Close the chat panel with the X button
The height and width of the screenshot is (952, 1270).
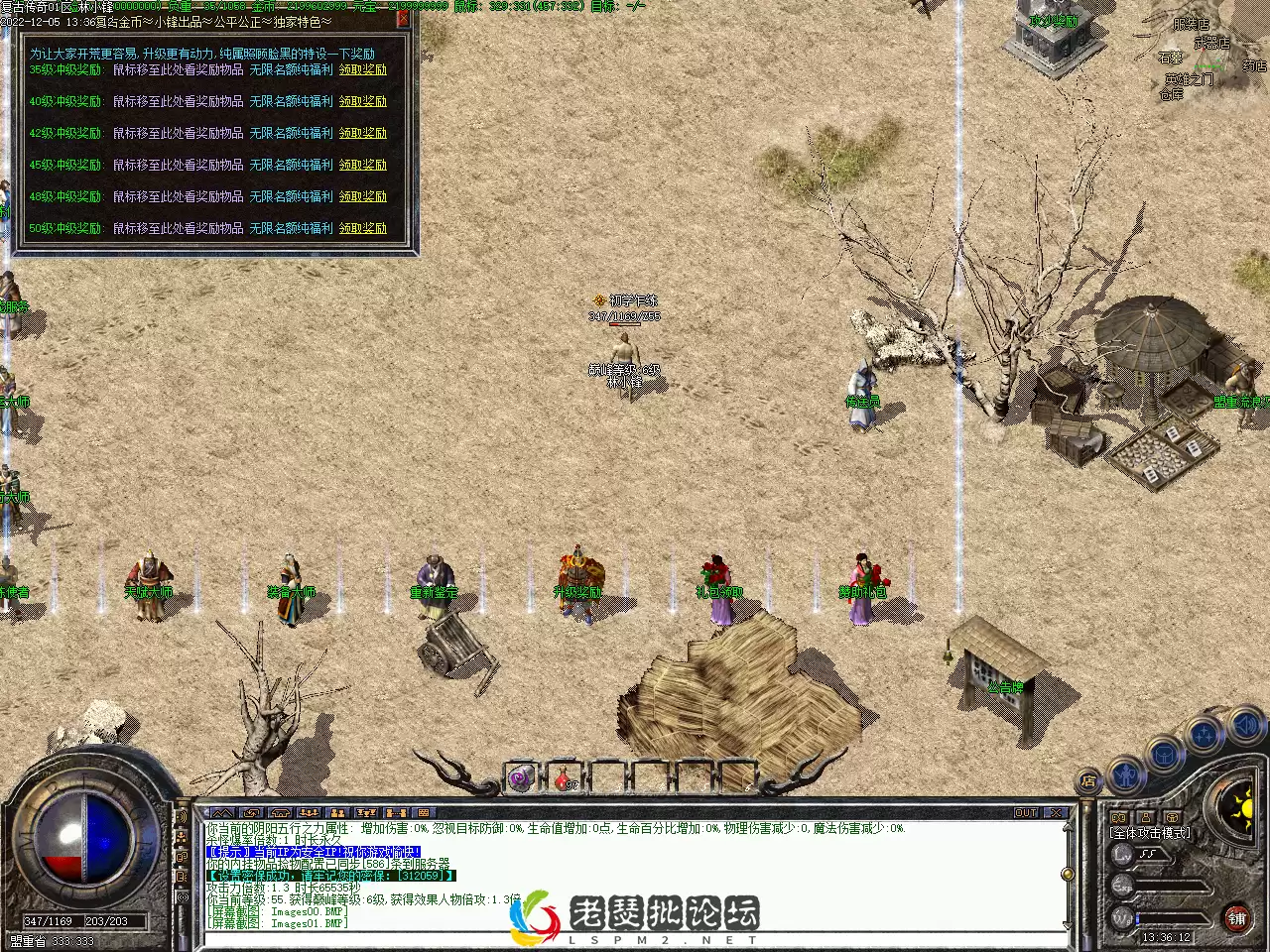pyautogui.click(x=1056, y=813)
